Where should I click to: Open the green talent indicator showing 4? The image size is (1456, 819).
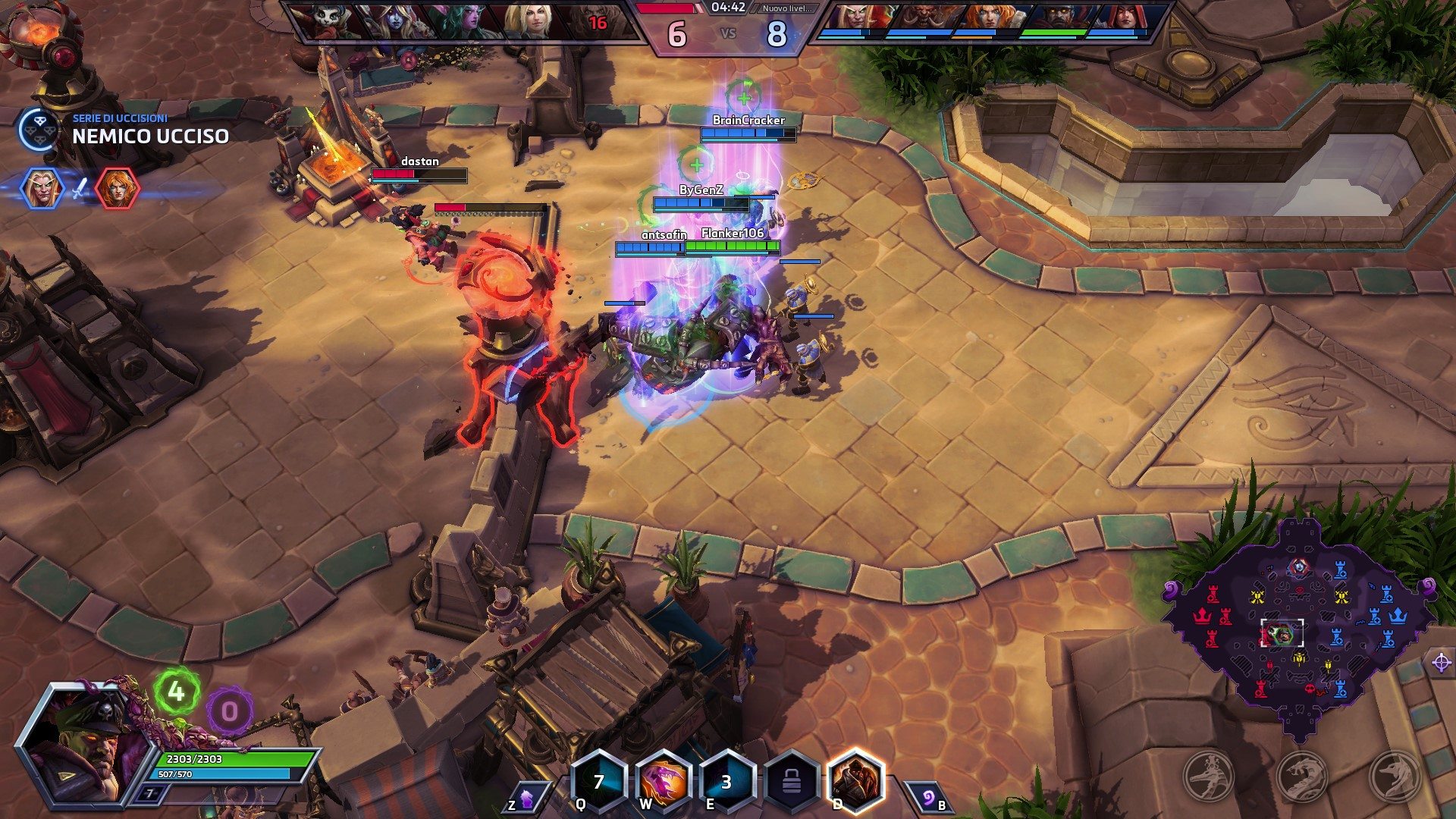pos(176,691)
